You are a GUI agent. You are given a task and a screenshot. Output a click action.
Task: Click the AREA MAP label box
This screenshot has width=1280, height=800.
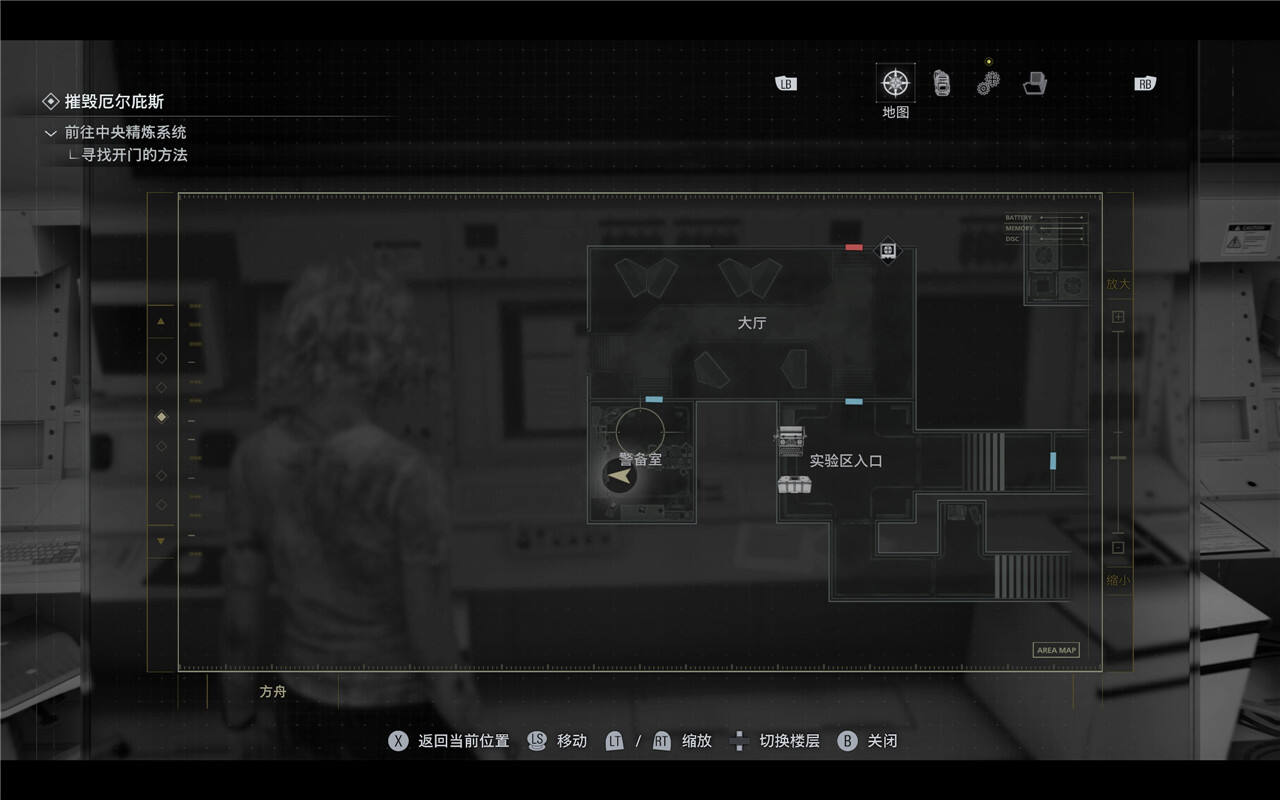[x=1055, y=650]
